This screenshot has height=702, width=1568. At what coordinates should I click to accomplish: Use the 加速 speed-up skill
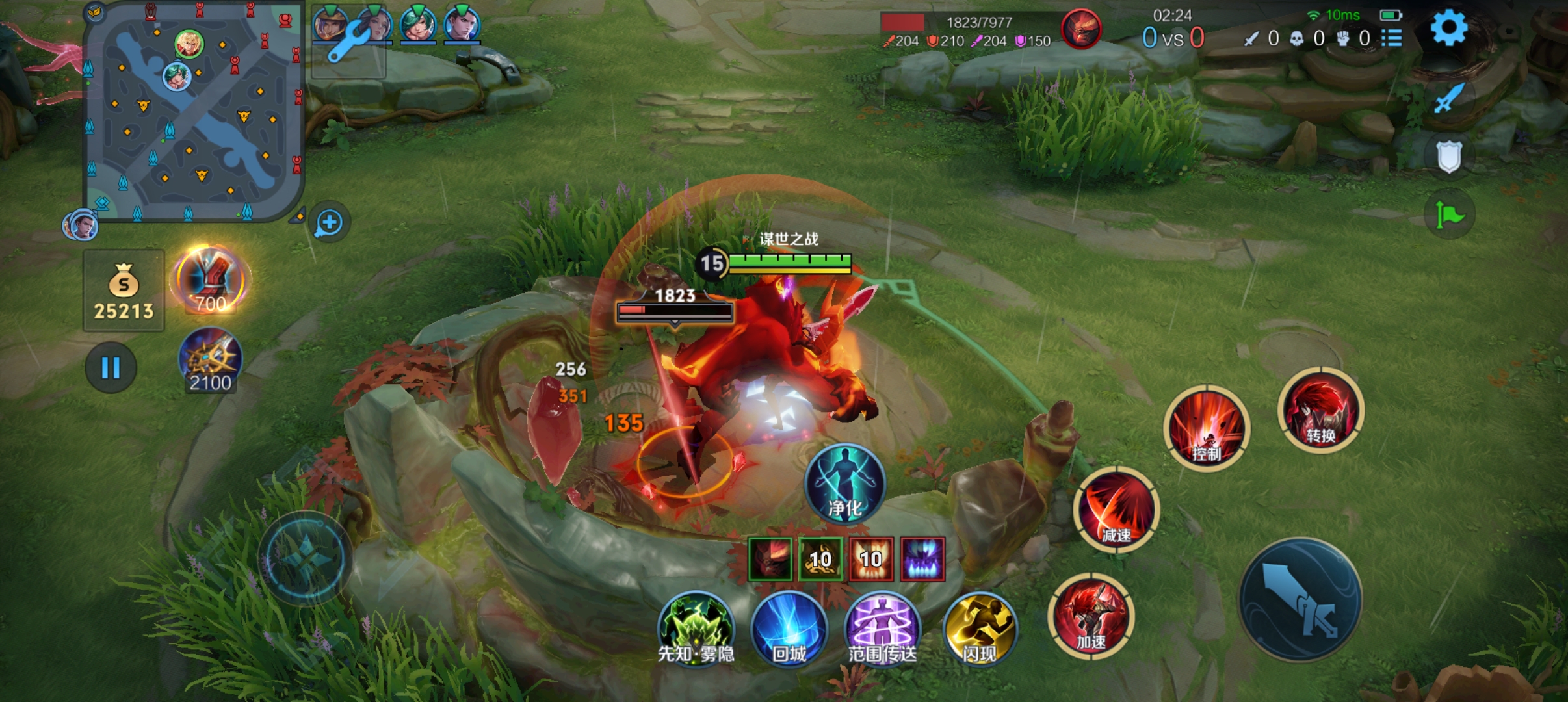point(1091,616)
